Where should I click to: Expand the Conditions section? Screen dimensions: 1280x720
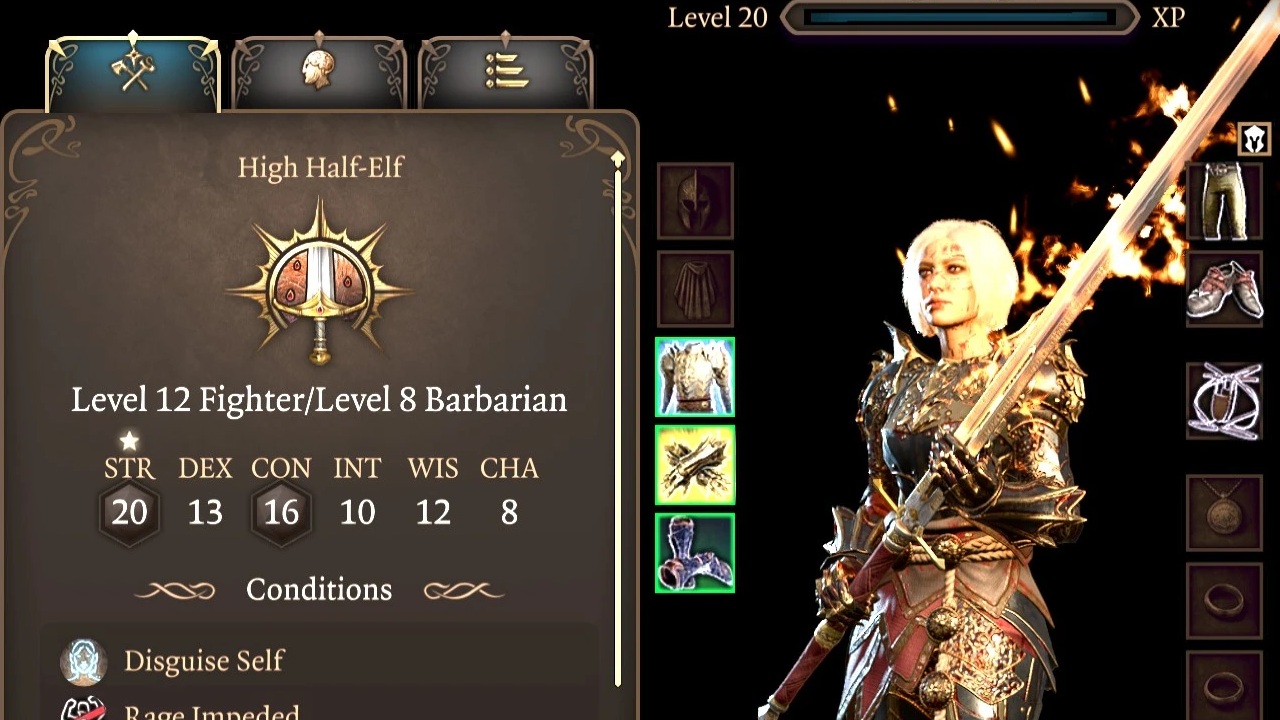pos(318,589)
